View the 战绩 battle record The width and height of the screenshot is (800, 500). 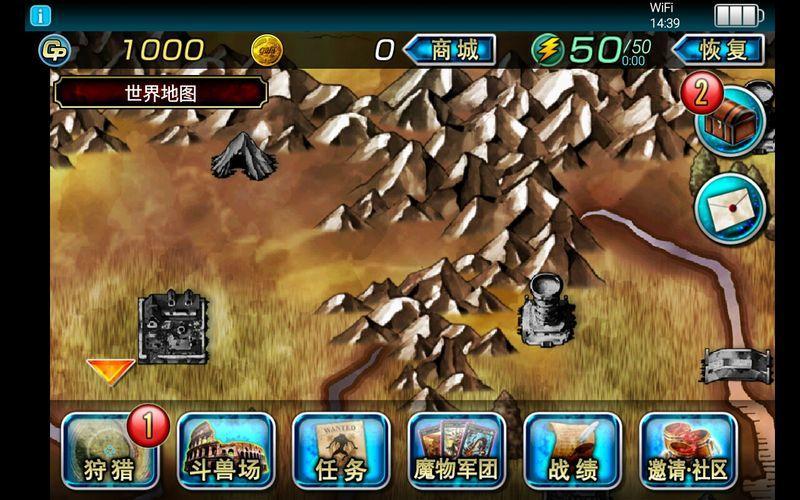tap(572, 448)
